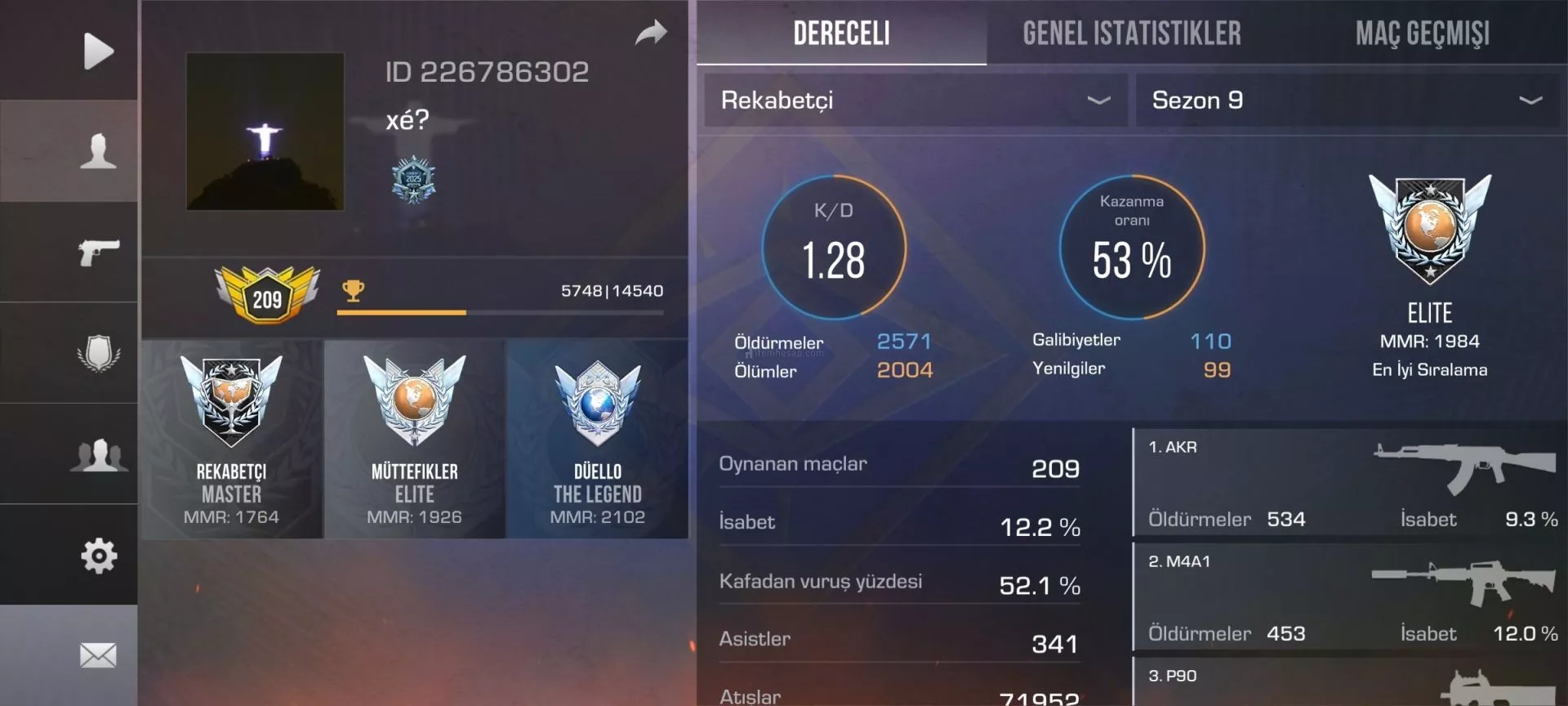
Task: Switch to Genel Istatistikler tab
Action: 1131,34
